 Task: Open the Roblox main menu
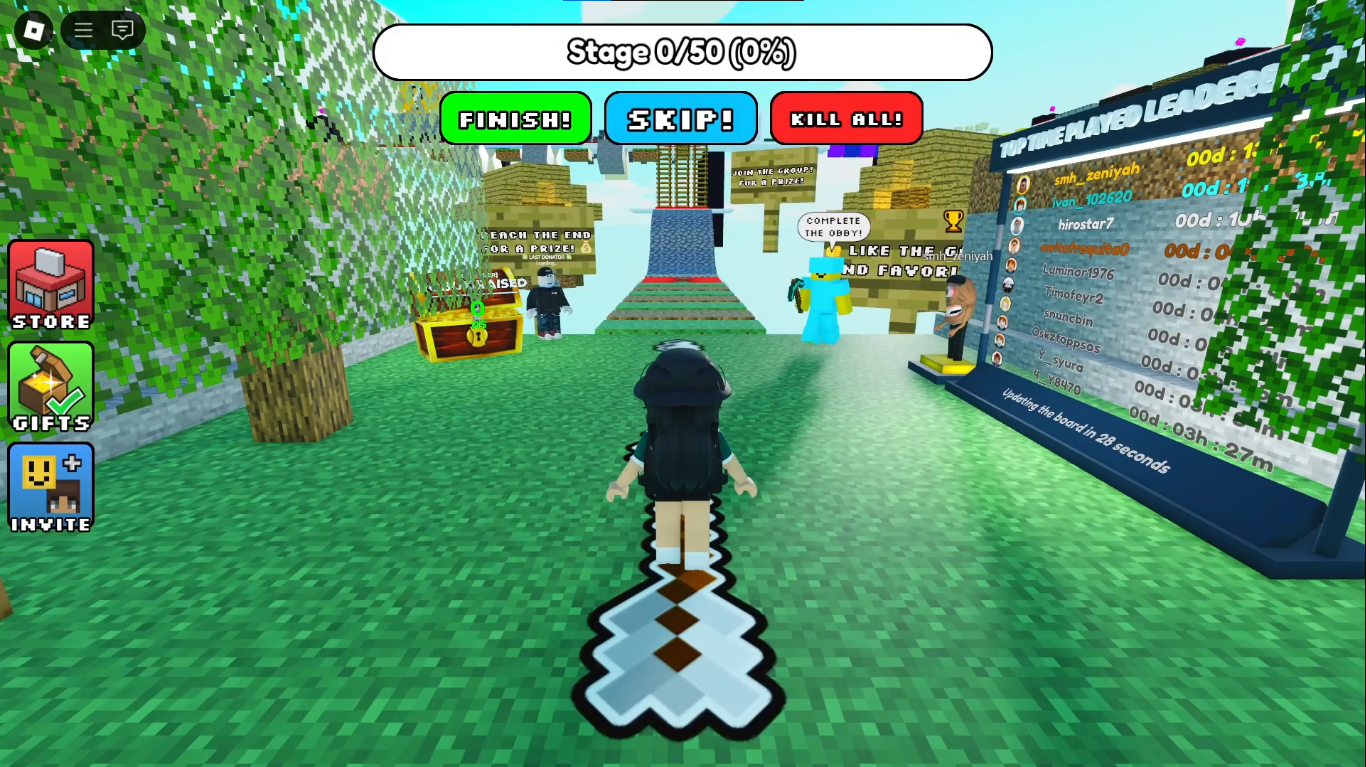[33, 30]
